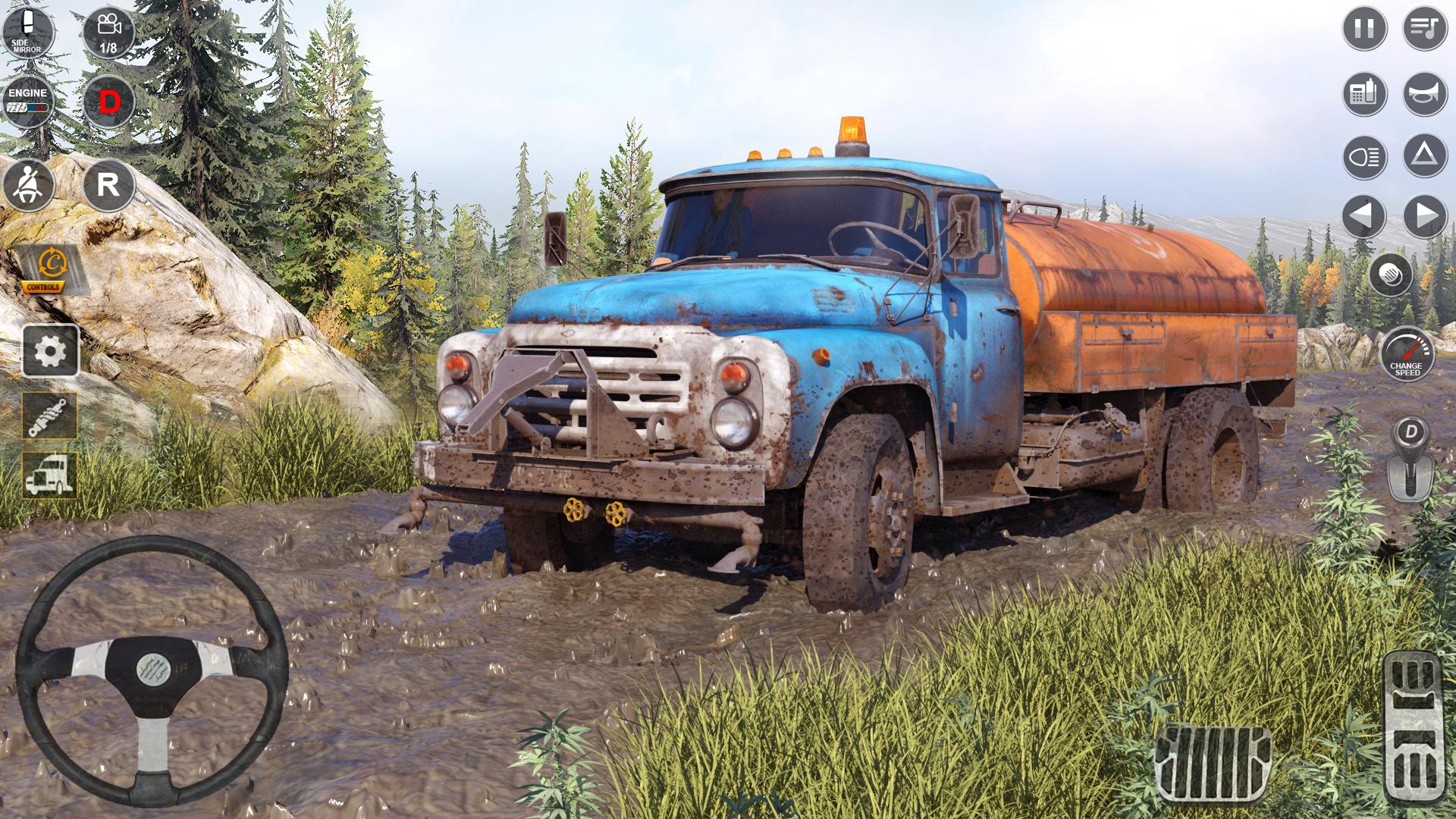The image size is (1456, 819).
Task: Open the gear settings menu
Action: [50, 351]
